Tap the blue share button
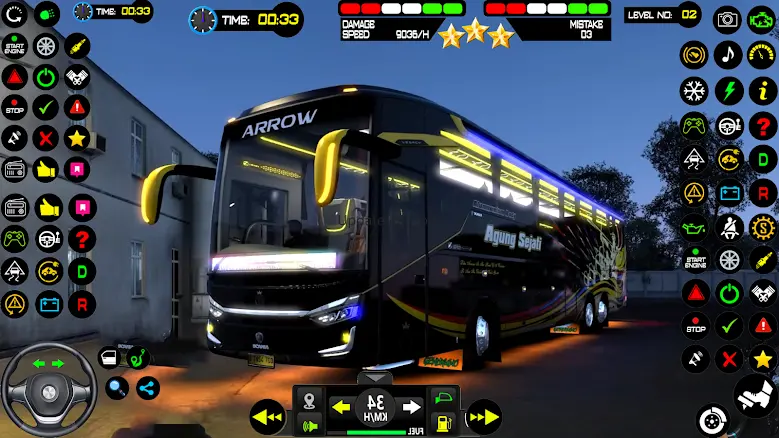 pyautogui.click(x=148, y=388)
